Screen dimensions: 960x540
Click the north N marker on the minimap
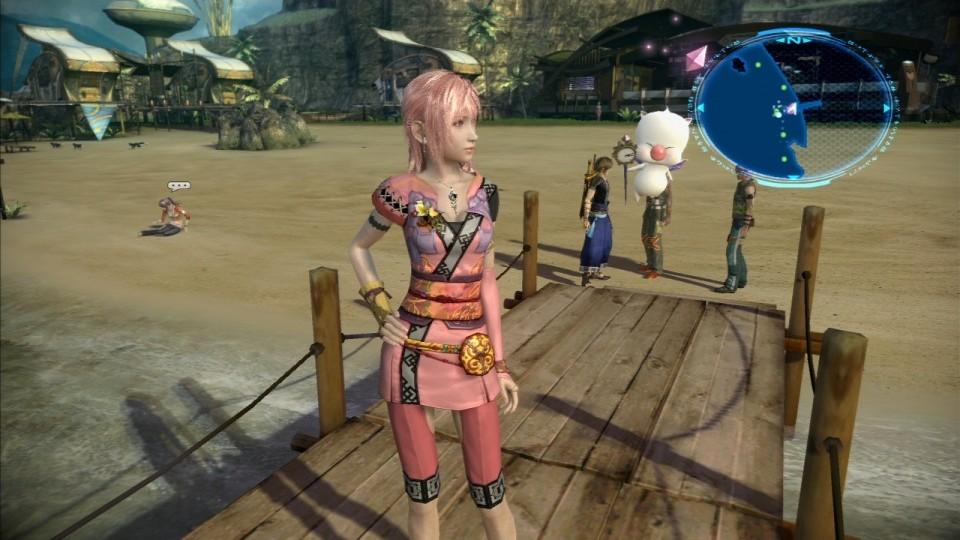coord(794,40)
